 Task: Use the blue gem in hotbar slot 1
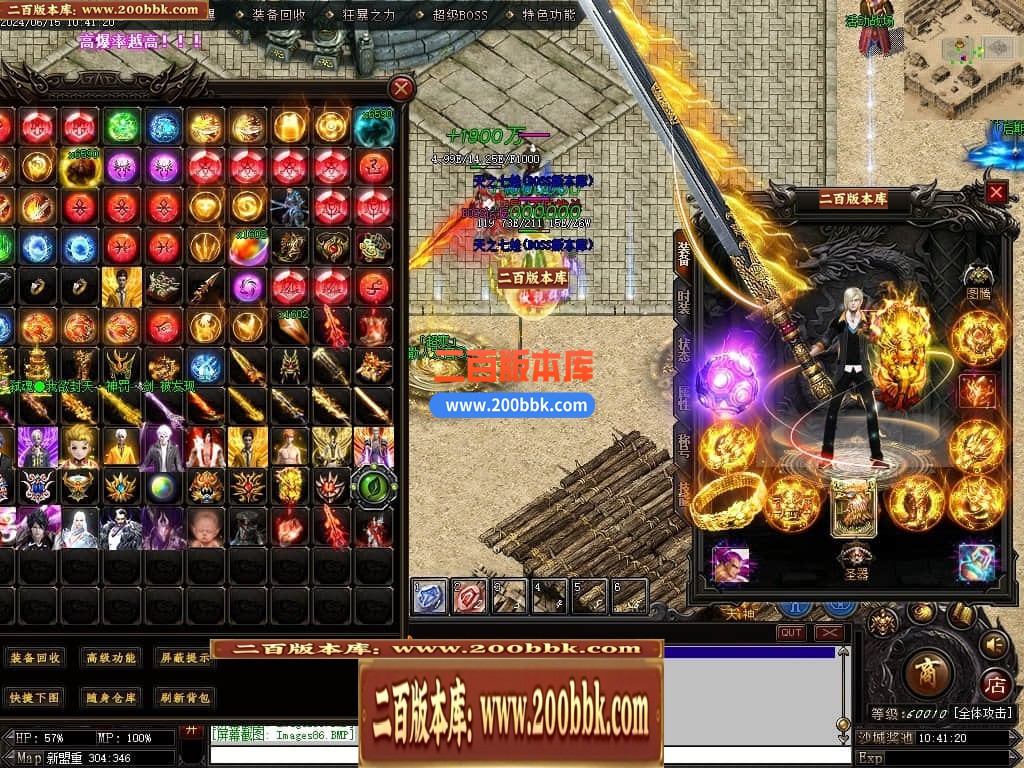pos(429,597)
